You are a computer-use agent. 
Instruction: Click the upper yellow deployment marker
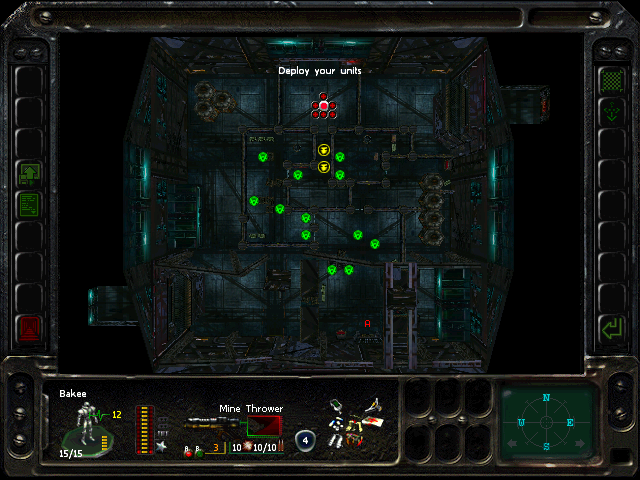(x=324, y=150)
